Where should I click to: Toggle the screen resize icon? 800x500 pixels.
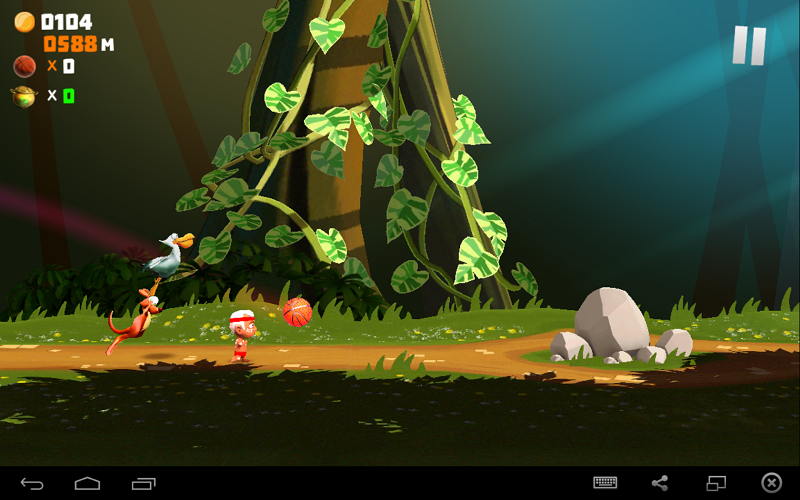pos(716,482)
